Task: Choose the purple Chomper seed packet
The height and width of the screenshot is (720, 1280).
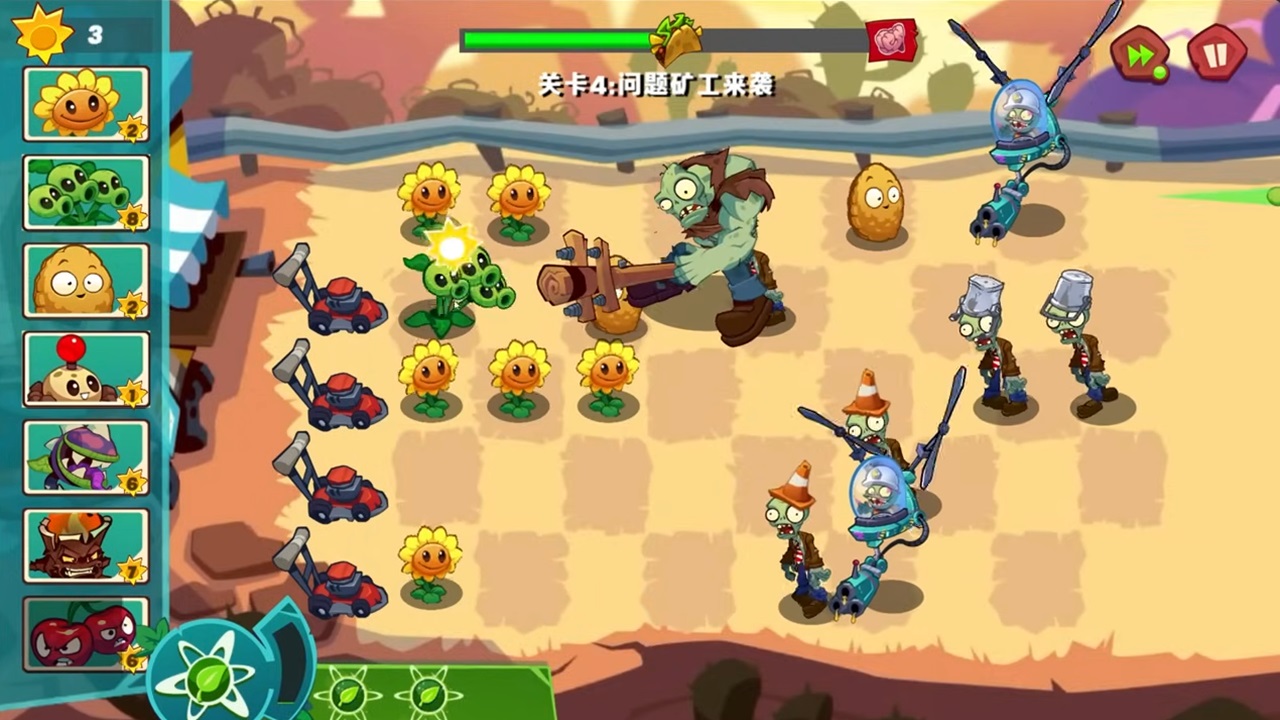Action: coord(85,457)
